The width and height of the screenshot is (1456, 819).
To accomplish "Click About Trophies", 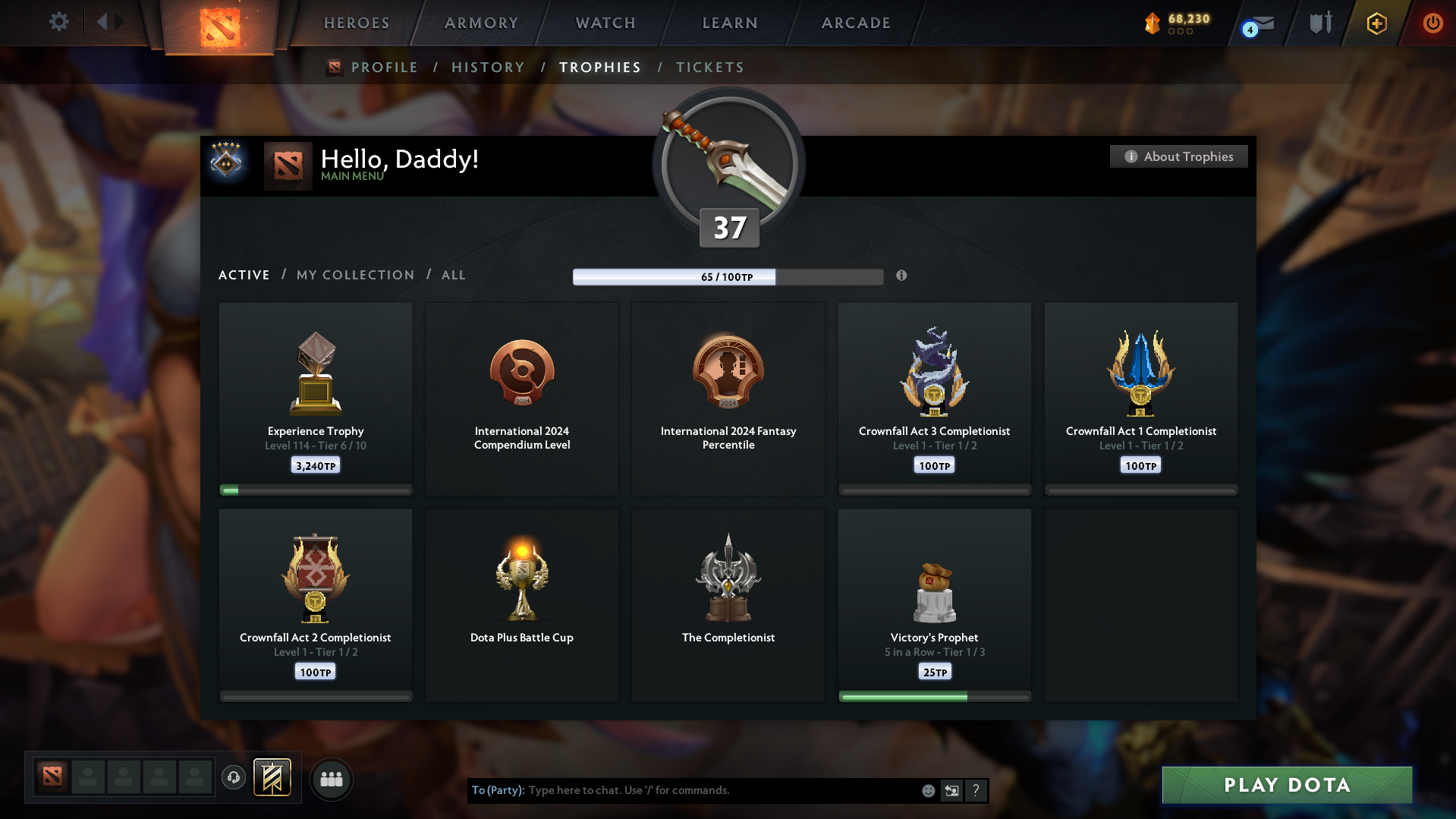I will point(1178,156).
